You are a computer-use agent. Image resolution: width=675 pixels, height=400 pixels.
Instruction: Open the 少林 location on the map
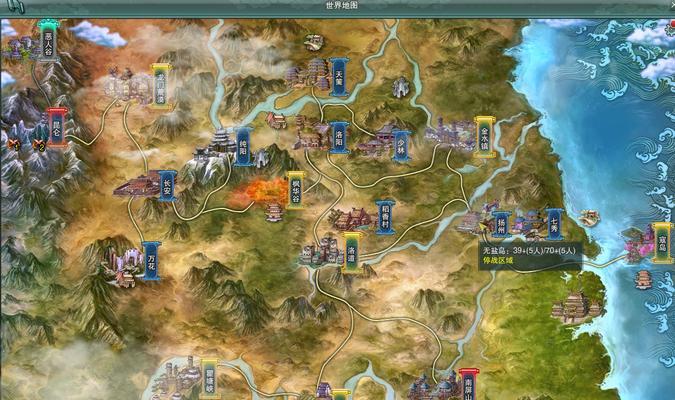[401, 146]
